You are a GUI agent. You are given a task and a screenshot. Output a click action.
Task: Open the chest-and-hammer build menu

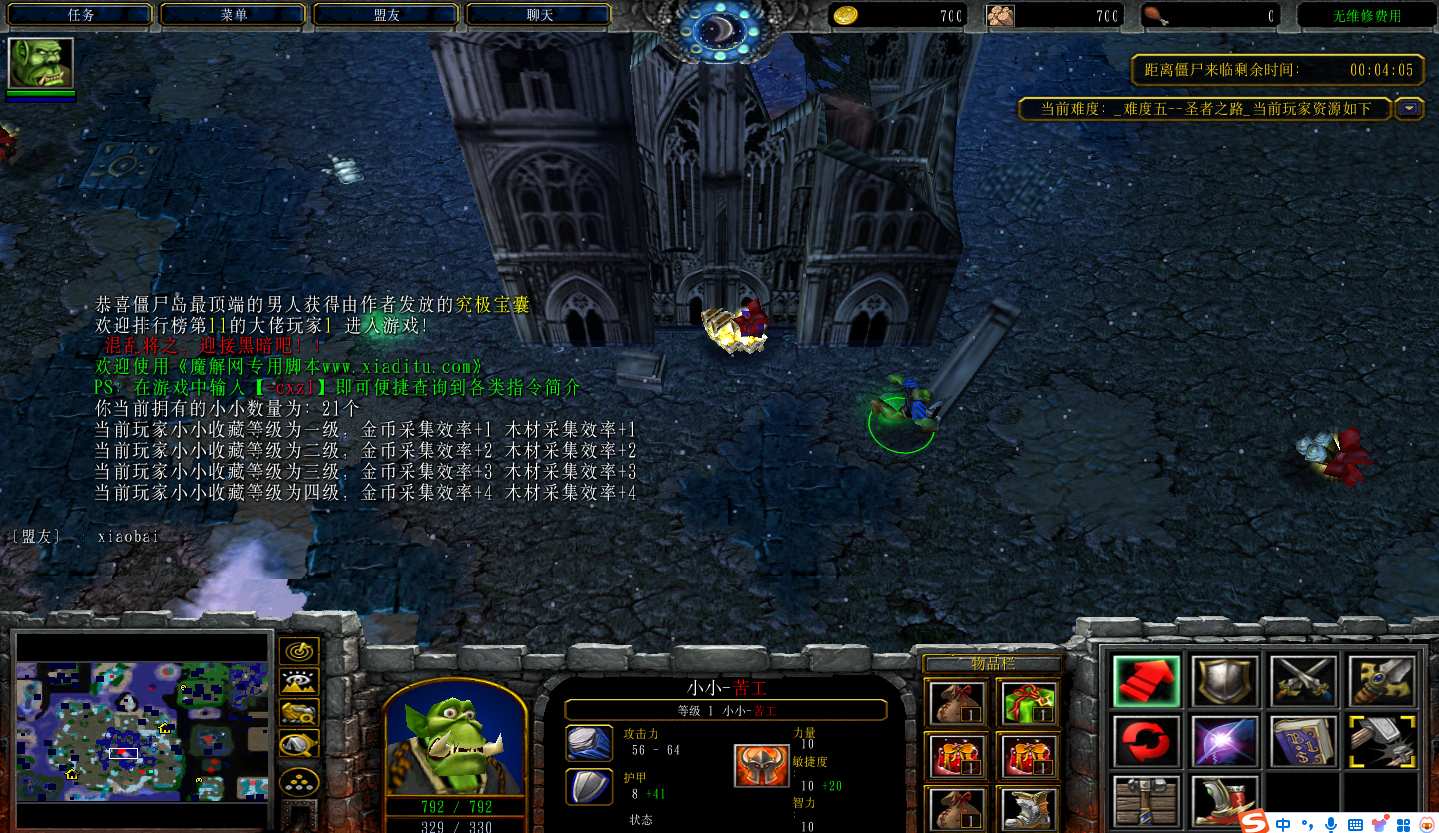pos(1146,801)
